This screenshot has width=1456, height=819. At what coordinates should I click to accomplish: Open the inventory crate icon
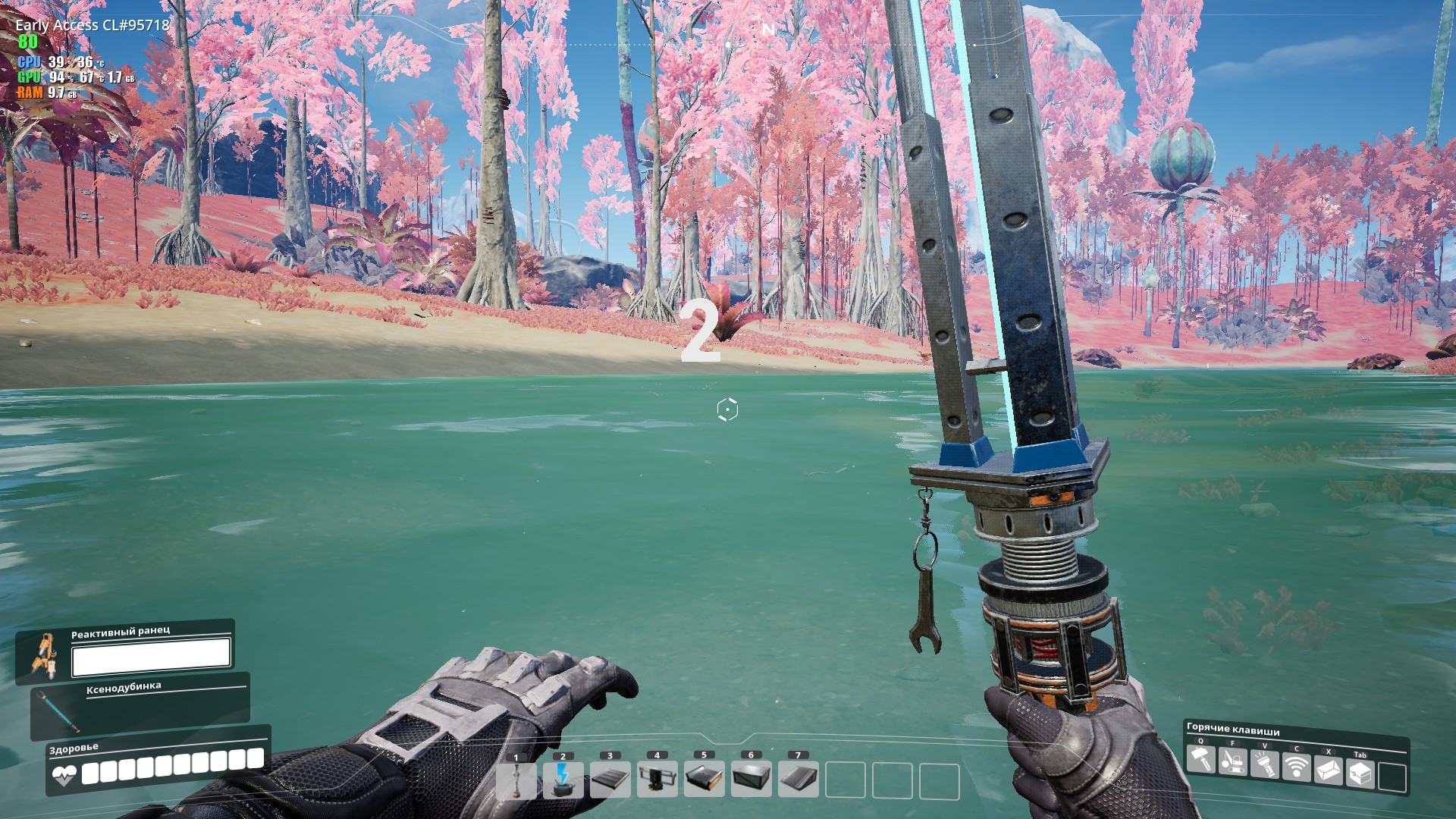[1360, 773]
